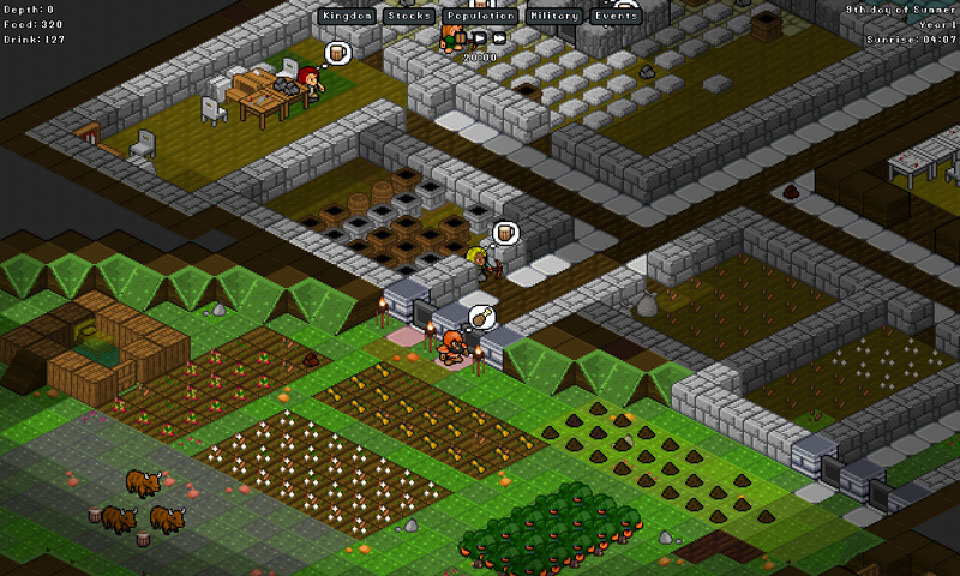This screenshot has height=576, width=960.
Task: Open the Stocks menu
Action: [409, 16]
